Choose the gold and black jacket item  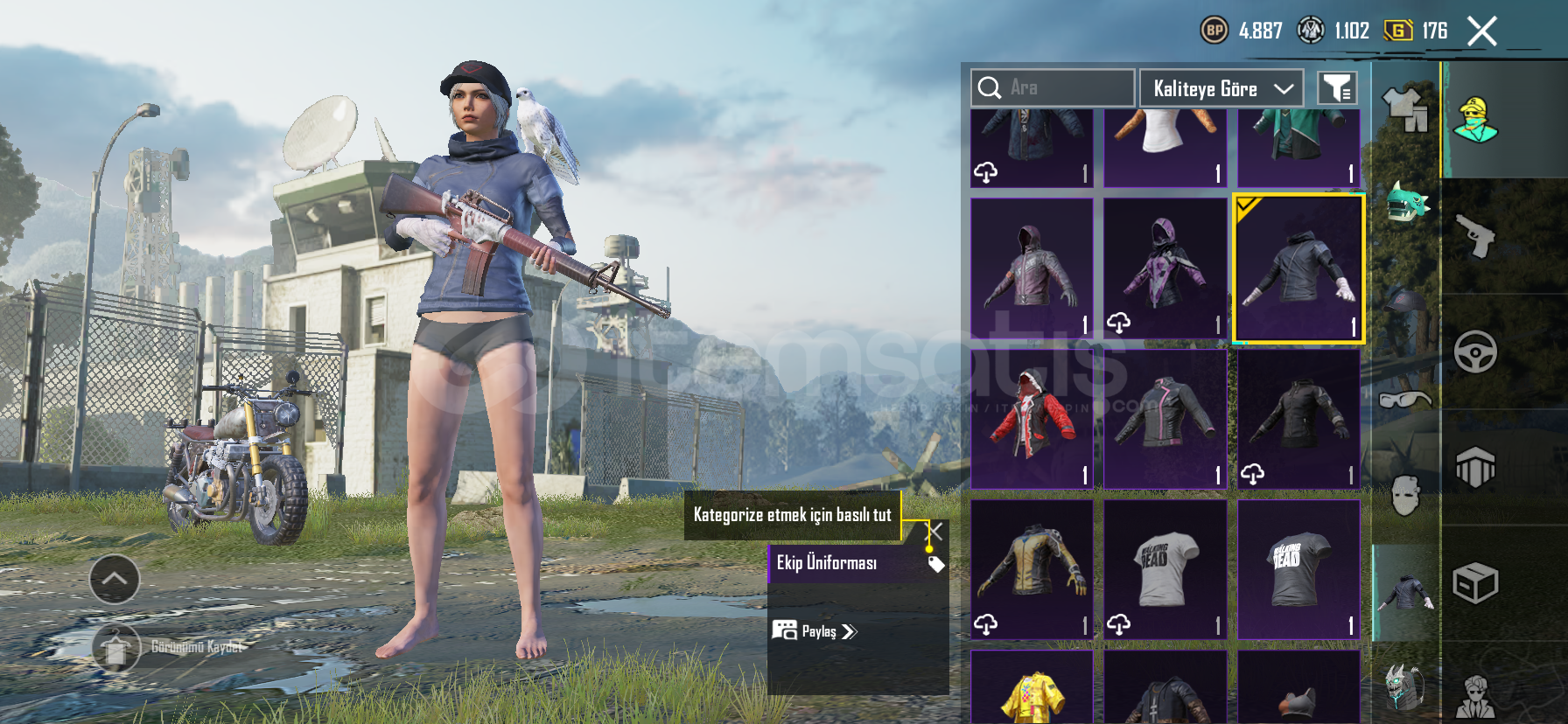coord(1032,568)
